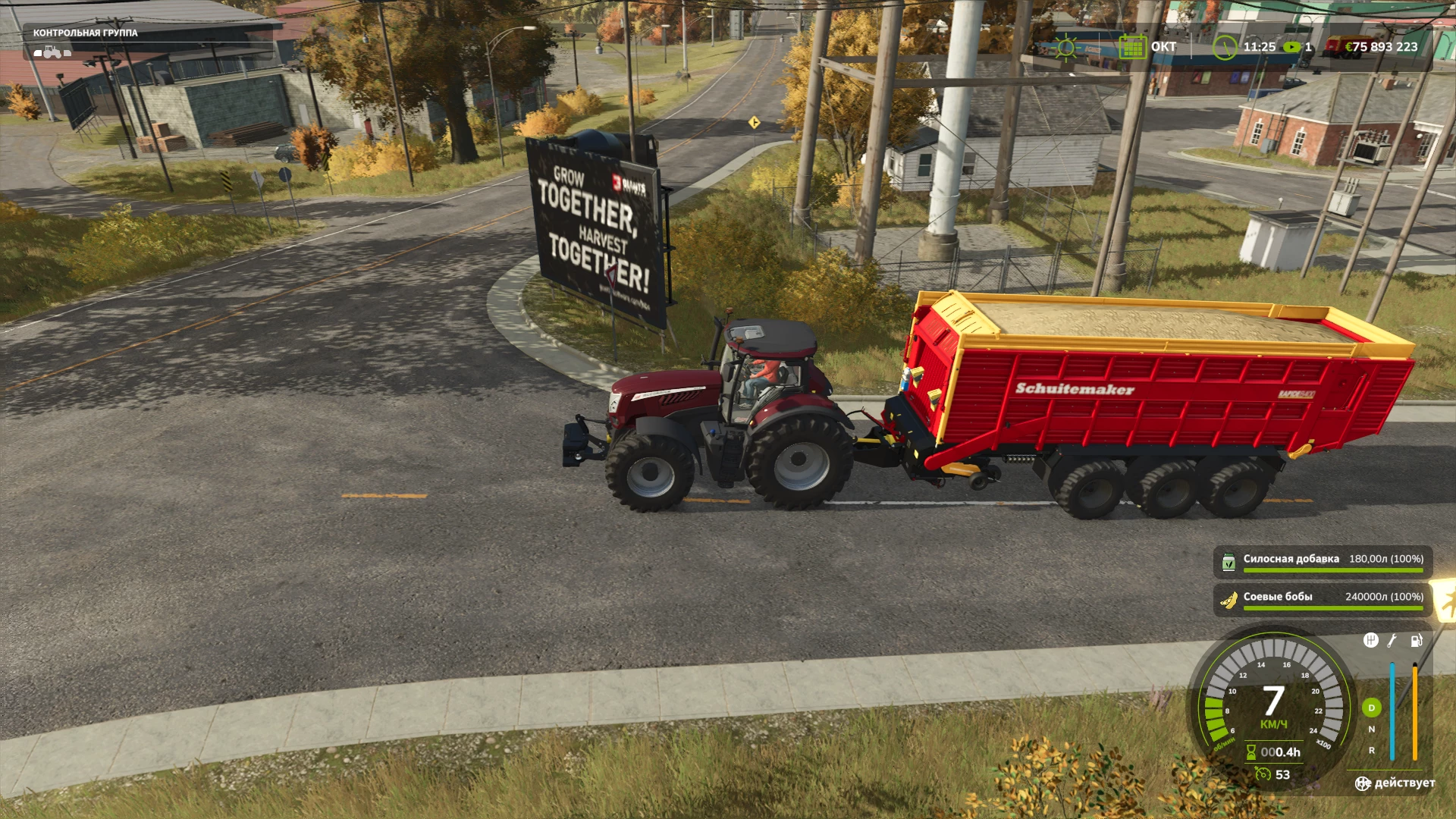1456x819 pixels.
Task: Select the Neutral gear indicator N
Action: point(1371,730)
